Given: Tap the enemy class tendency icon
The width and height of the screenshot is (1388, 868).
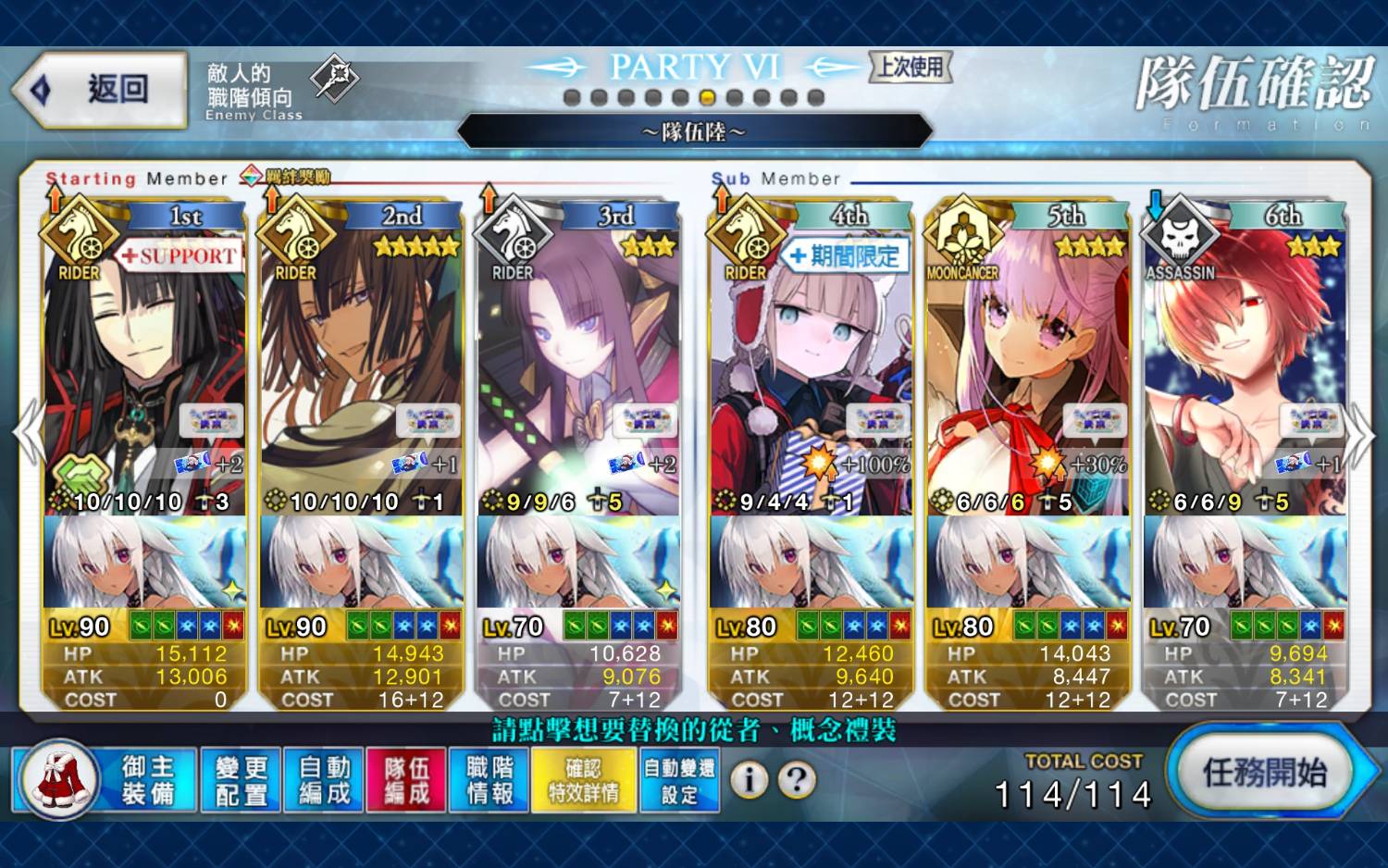Looking at the screenshot, I should 333,79.
